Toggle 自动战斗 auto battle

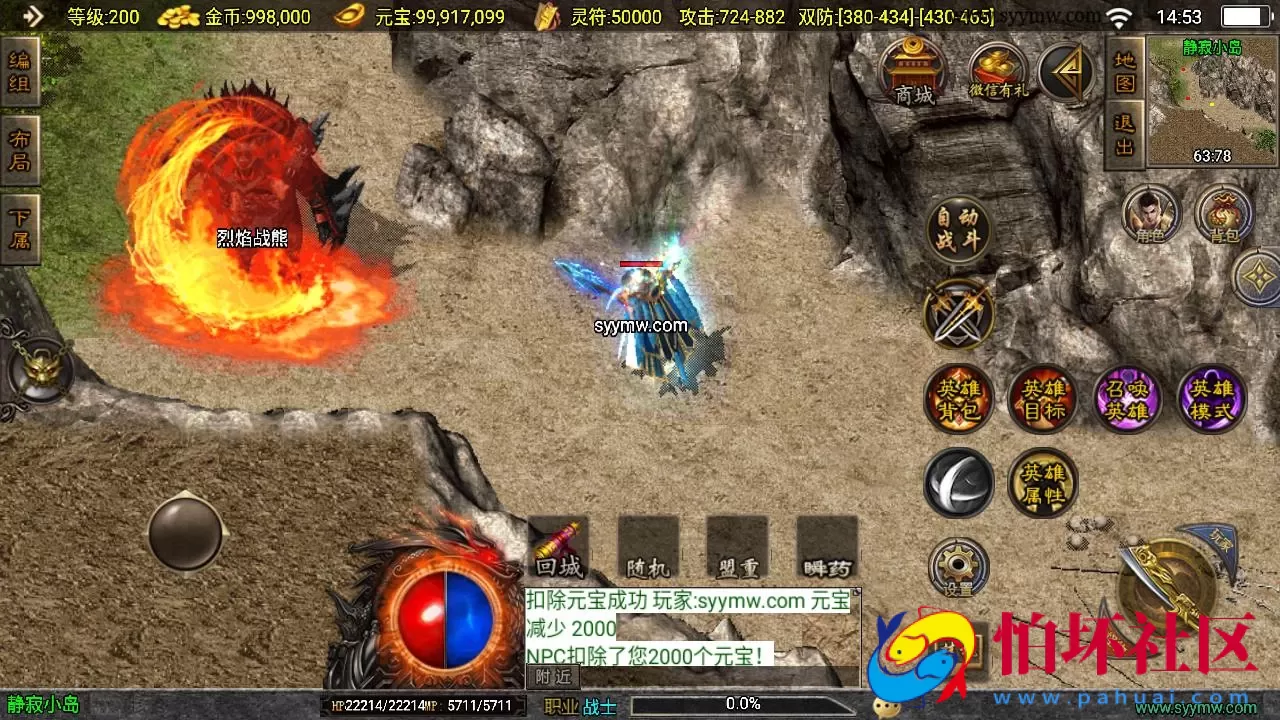coord(960,228)
